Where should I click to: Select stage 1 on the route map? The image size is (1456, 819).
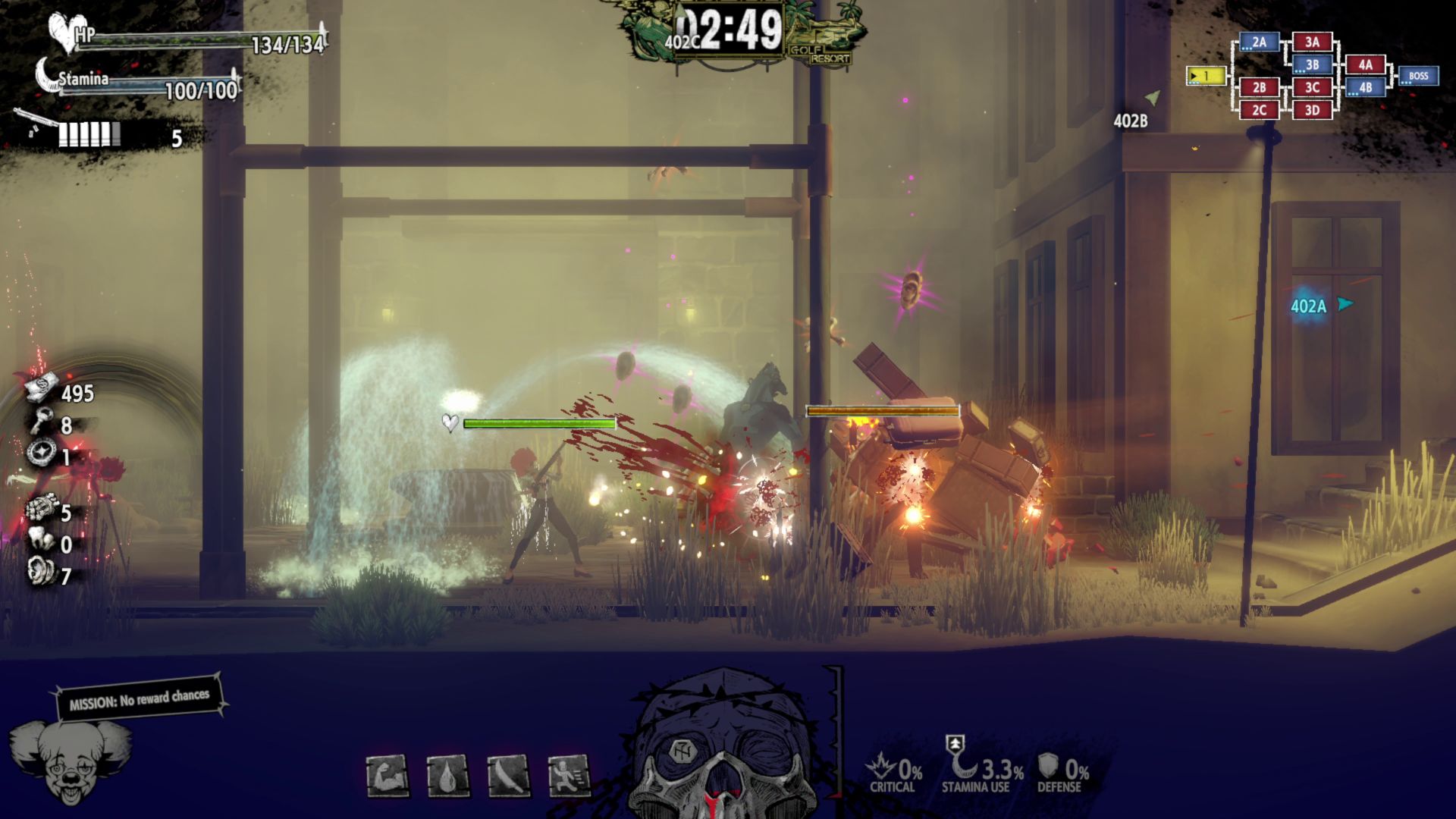(1205, 76)
